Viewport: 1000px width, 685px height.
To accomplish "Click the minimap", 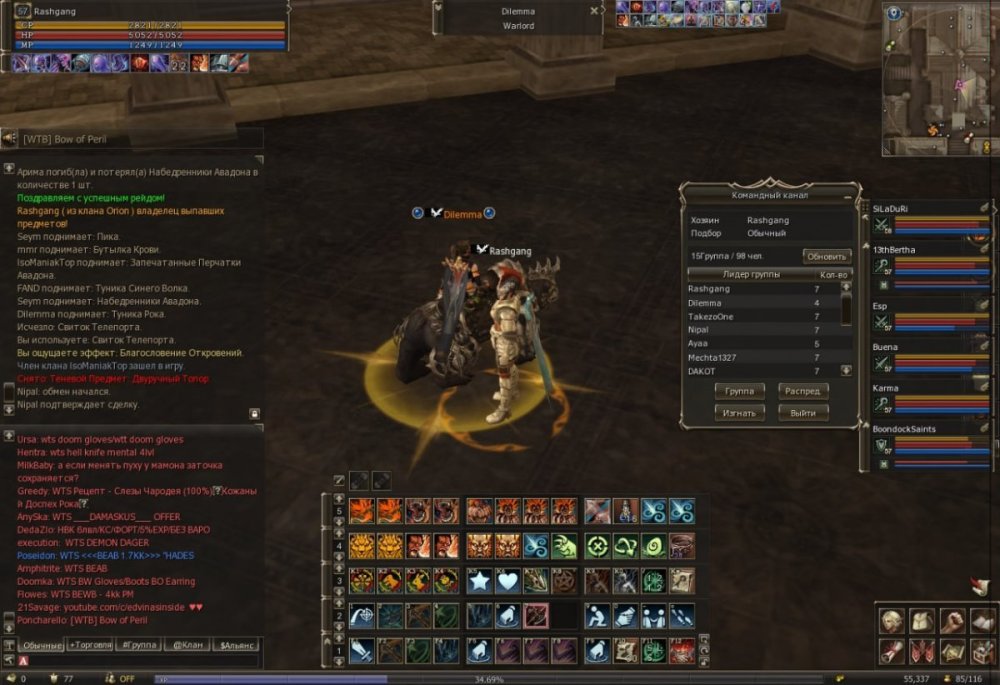I will 938,80.
